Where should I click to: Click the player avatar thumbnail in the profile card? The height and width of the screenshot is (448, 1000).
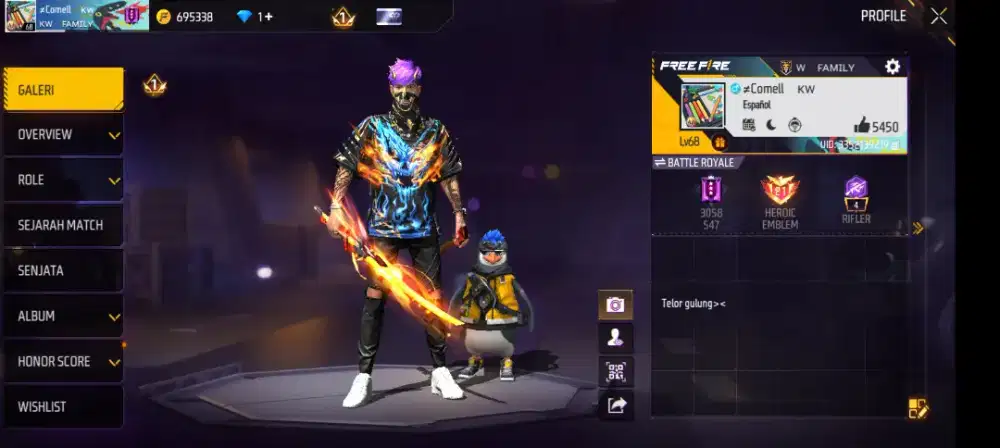[702, 106]
